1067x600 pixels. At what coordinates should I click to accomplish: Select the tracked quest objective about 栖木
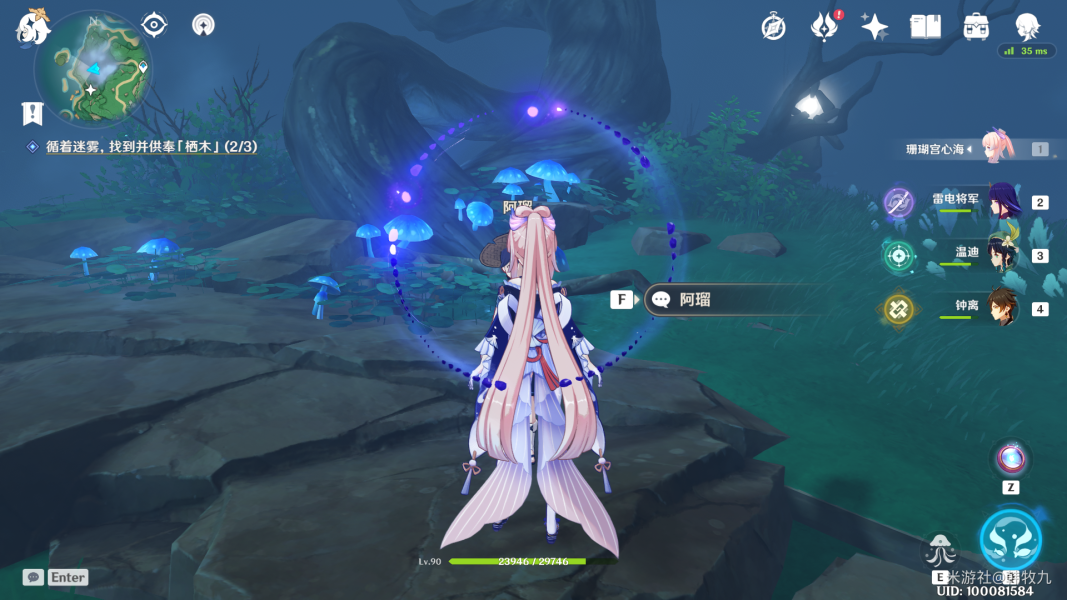pos(150,147)
